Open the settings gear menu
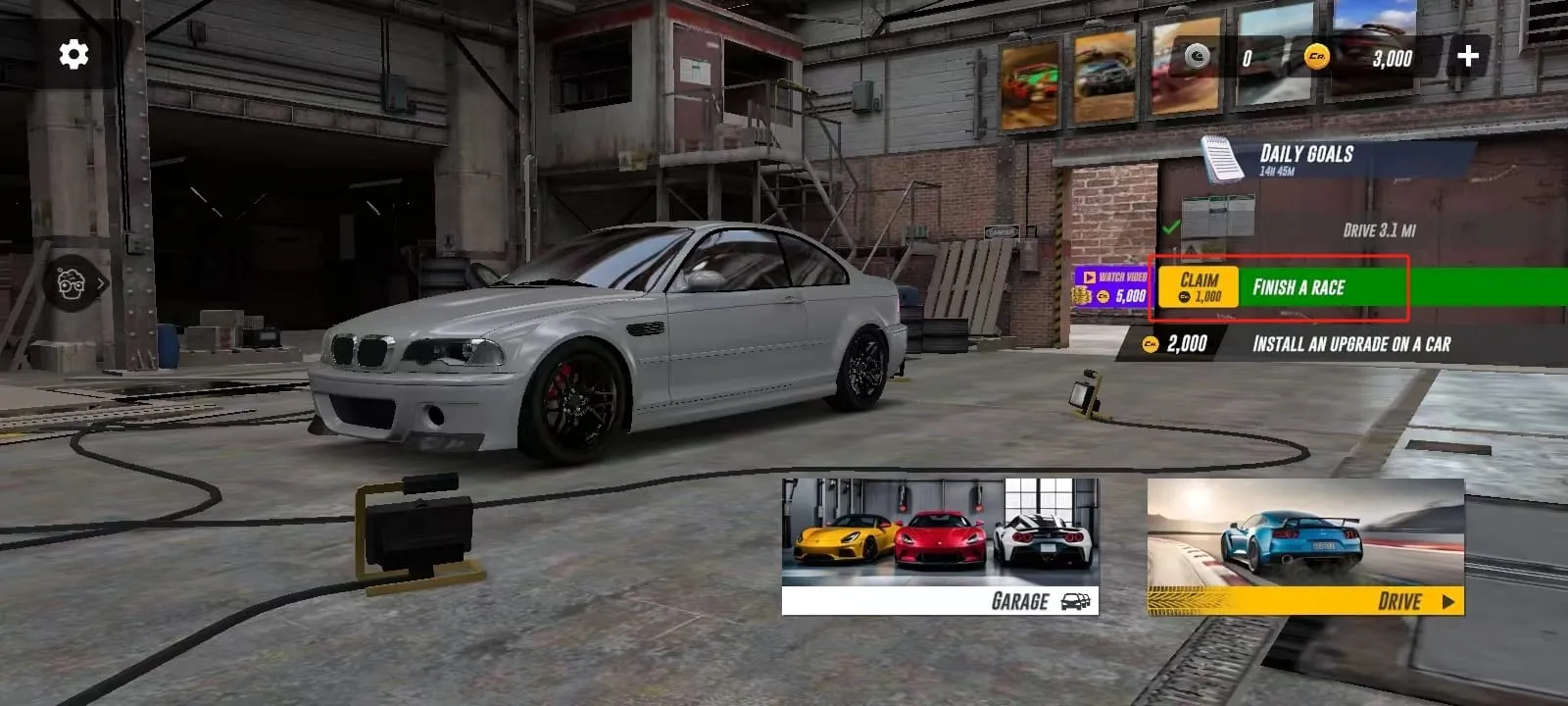This screenshot has width=1568, height=706. [x=73, y=55]
